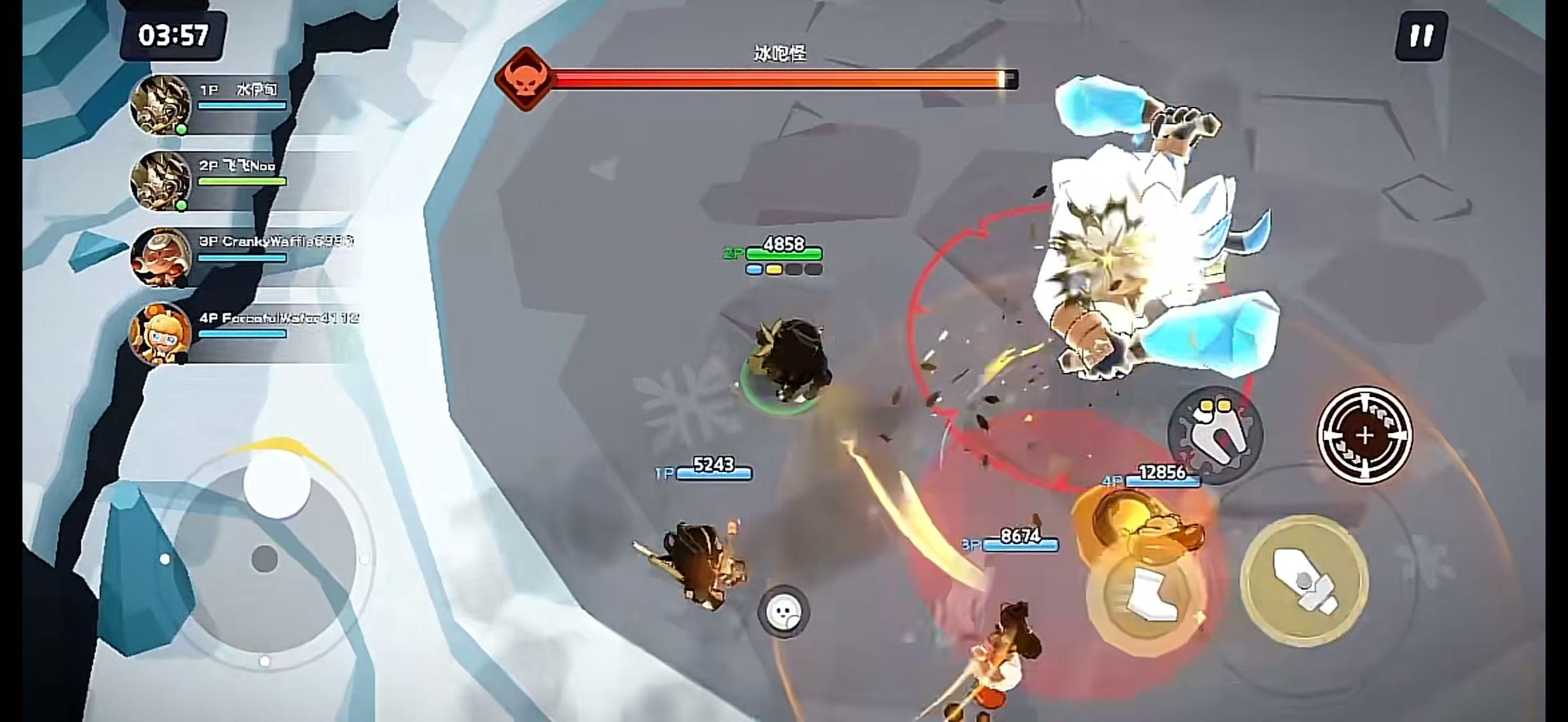Trigger the gear gauntlet special skill
The image size is (1568, 722).
[x=1215, y=433]
